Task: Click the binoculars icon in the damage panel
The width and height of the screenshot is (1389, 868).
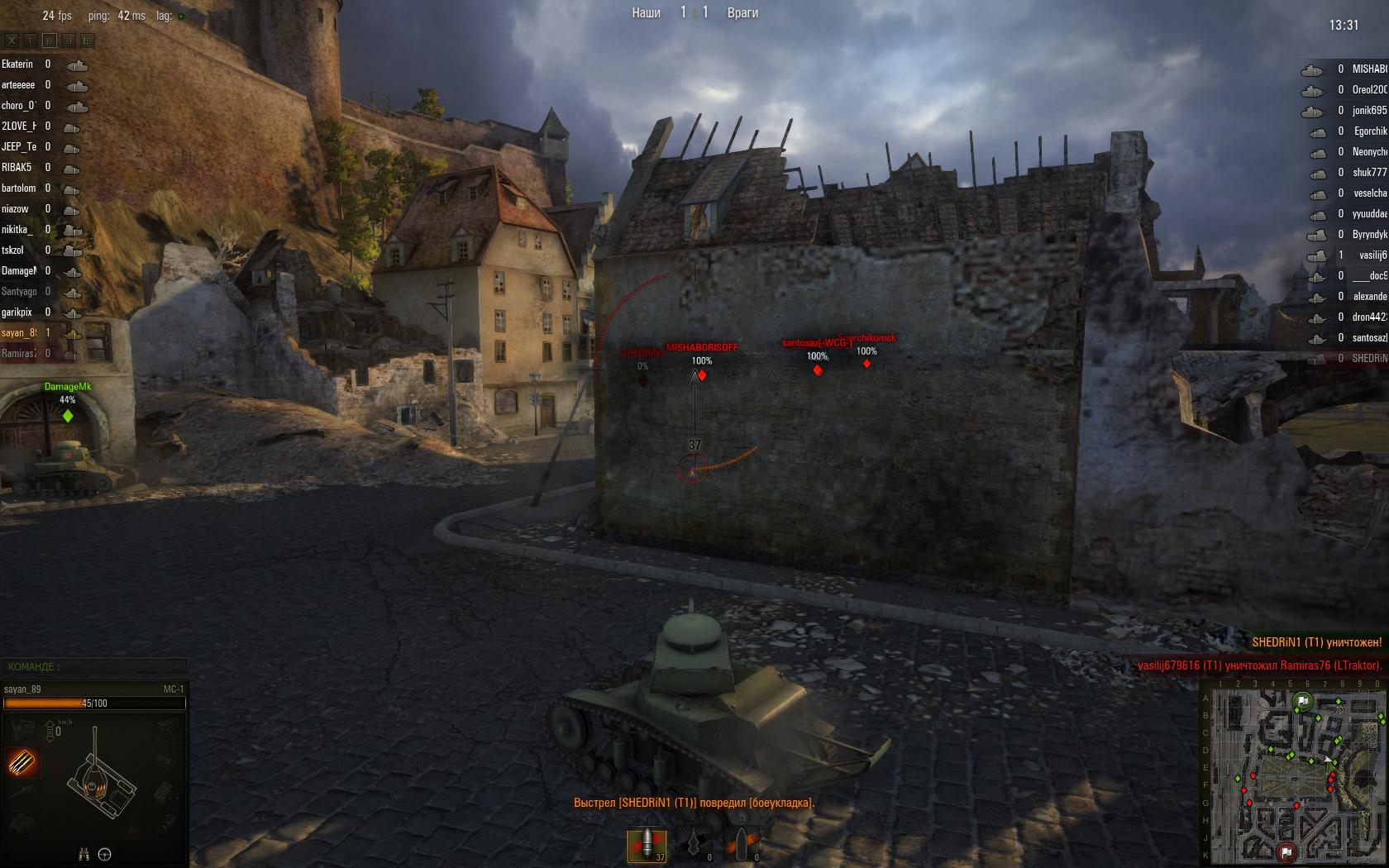Action: point(84,854)
